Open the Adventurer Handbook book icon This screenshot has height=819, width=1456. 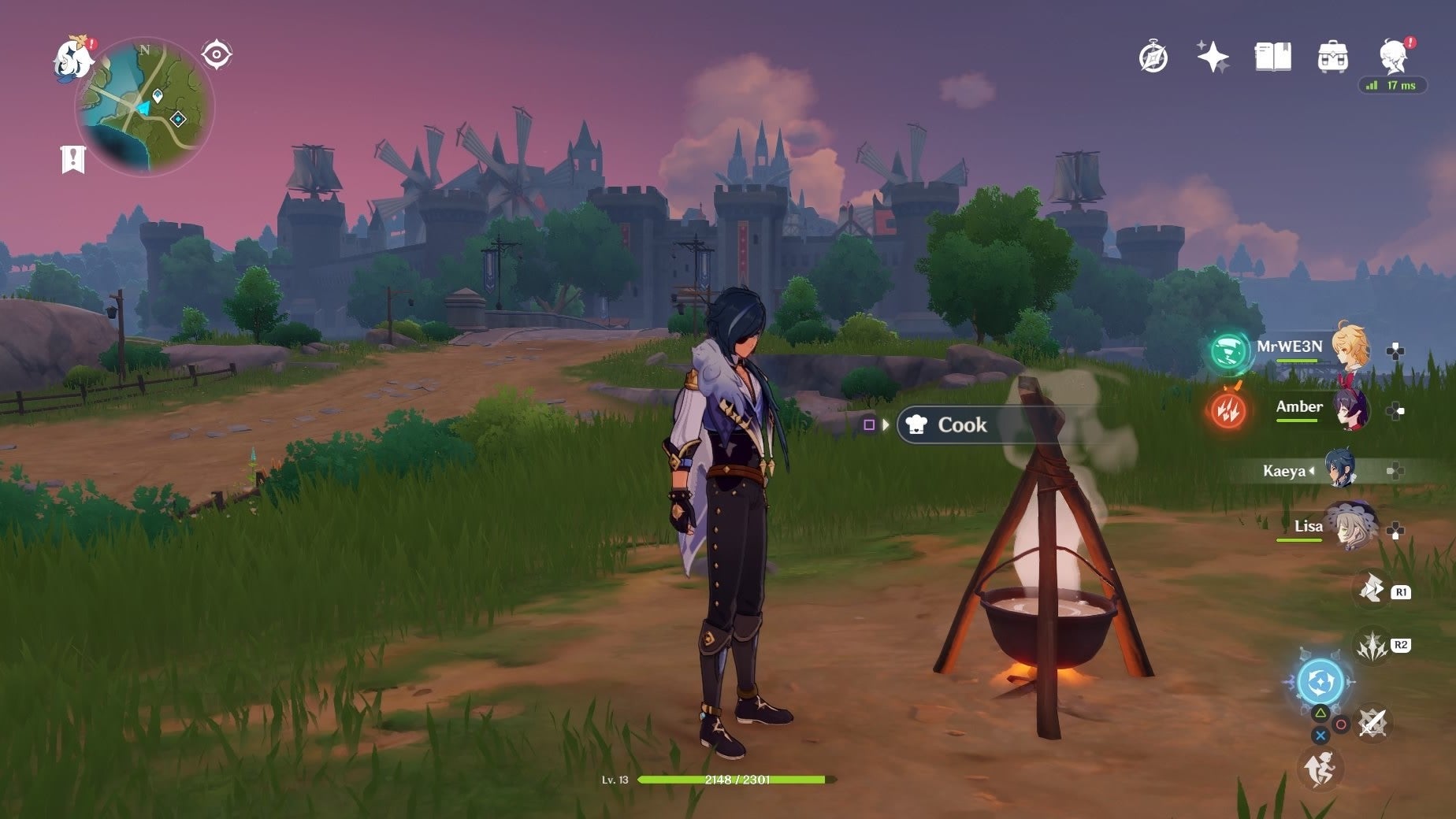coord(1274,55)
